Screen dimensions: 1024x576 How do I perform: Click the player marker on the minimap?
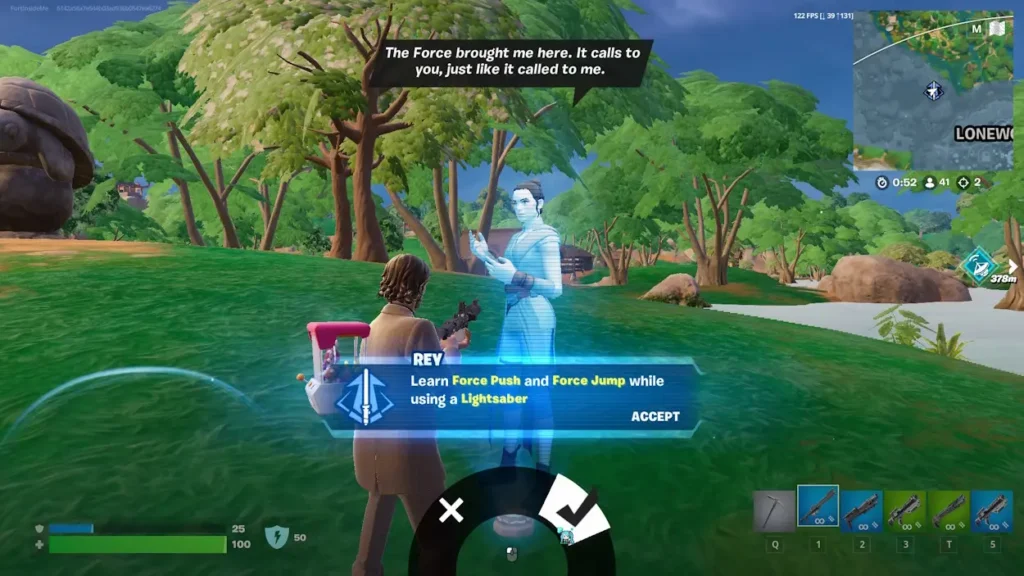(934, 92)
